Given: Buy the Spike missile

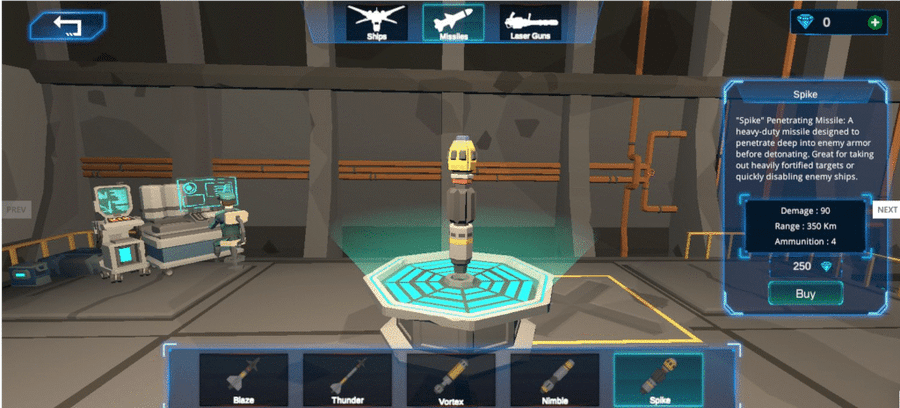Looking at the screenshot, I should click(805, 293).
